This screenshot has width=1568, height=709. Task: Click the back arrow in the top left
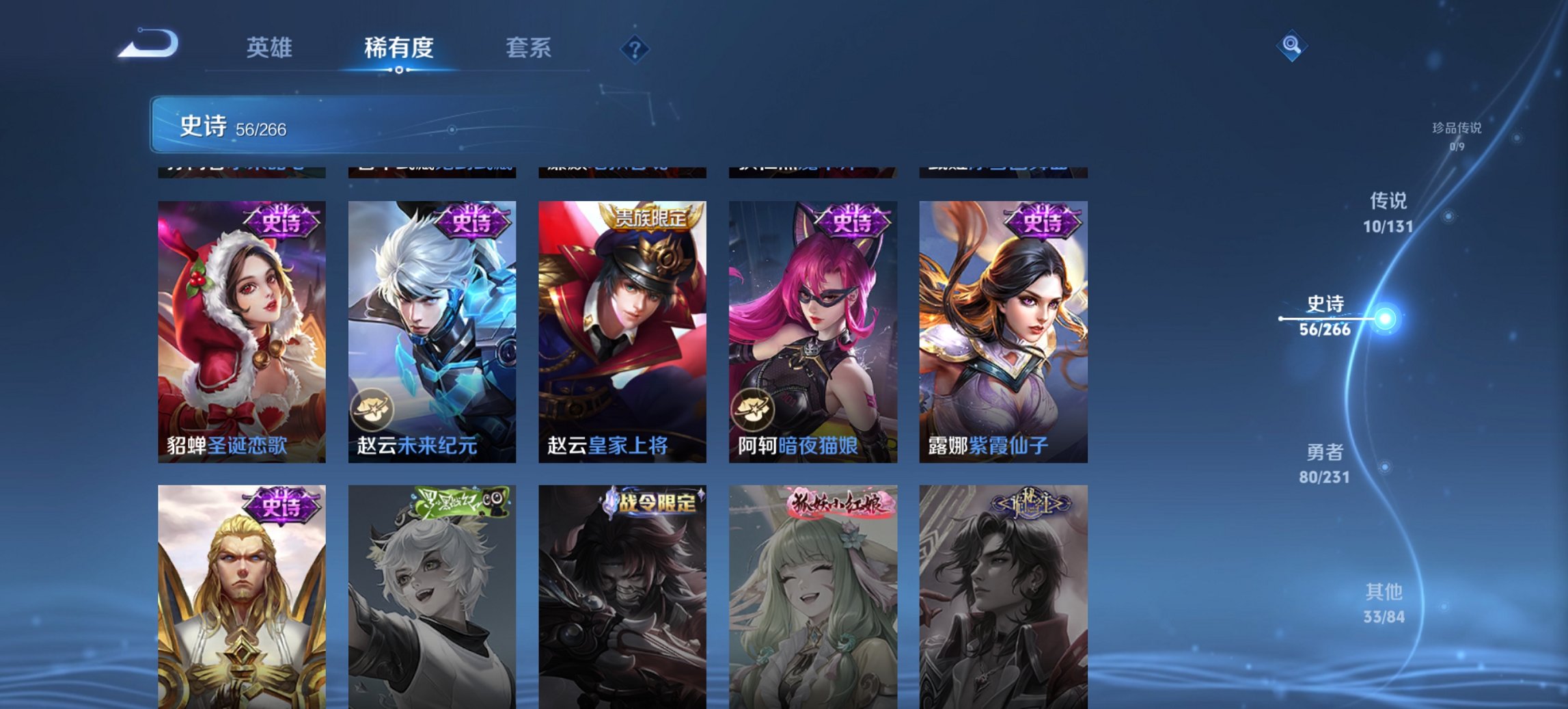tap(146, 43)
